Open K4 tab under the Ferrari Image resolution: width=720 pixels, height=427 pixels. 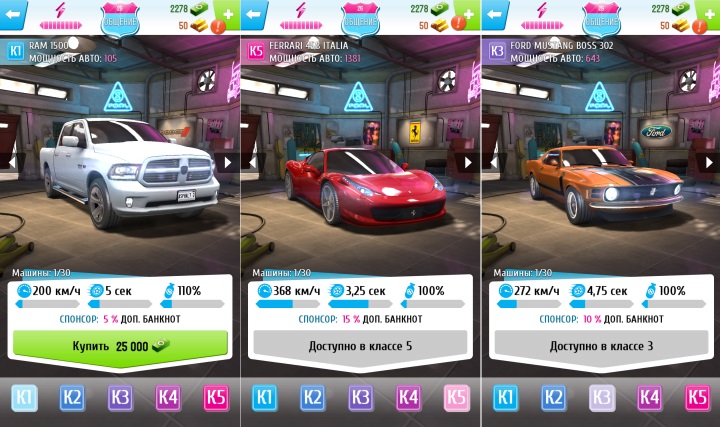coord(408,399)
